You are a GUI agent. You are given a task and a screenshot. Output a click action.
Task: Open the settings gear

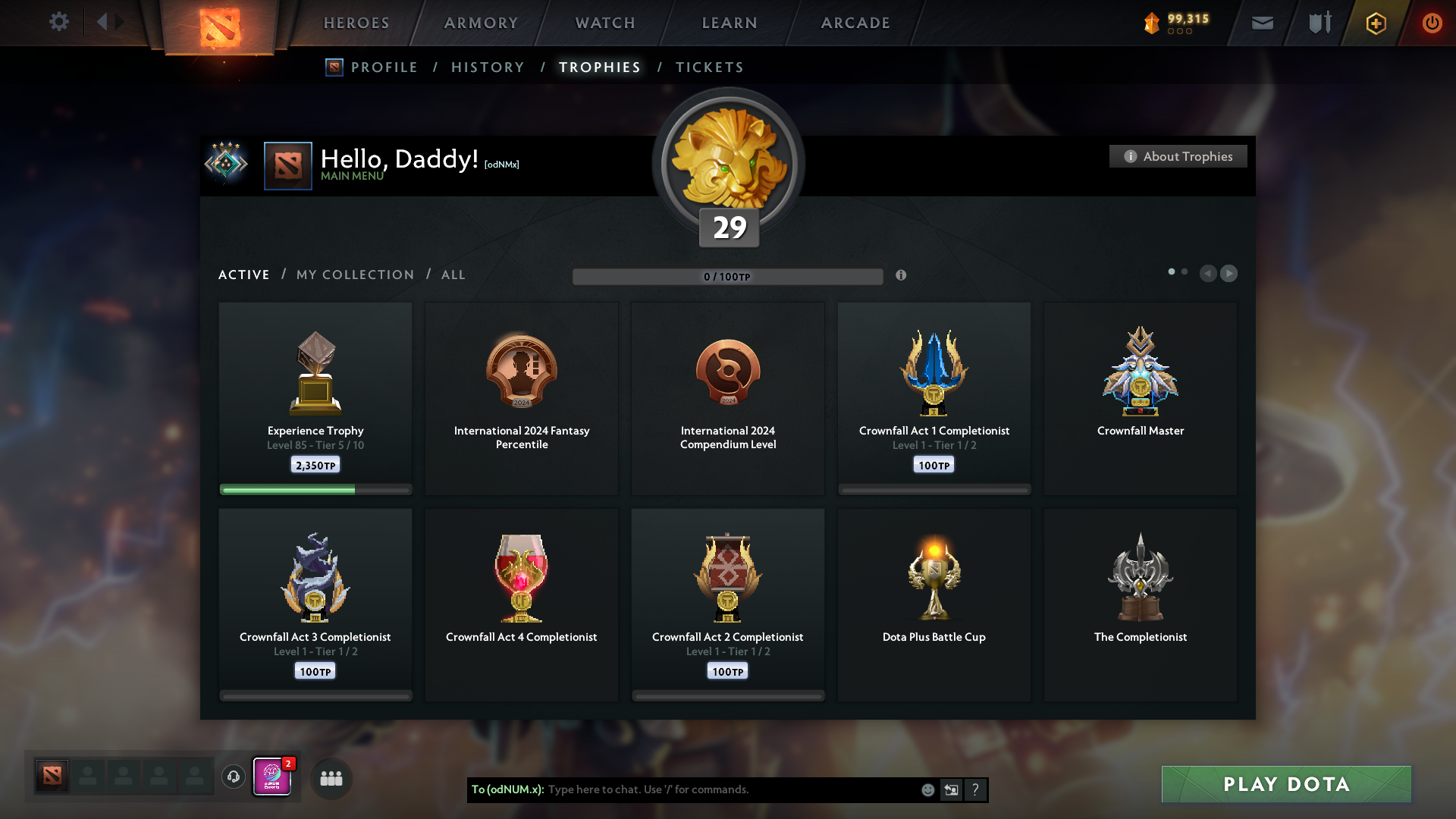(59, 22)
